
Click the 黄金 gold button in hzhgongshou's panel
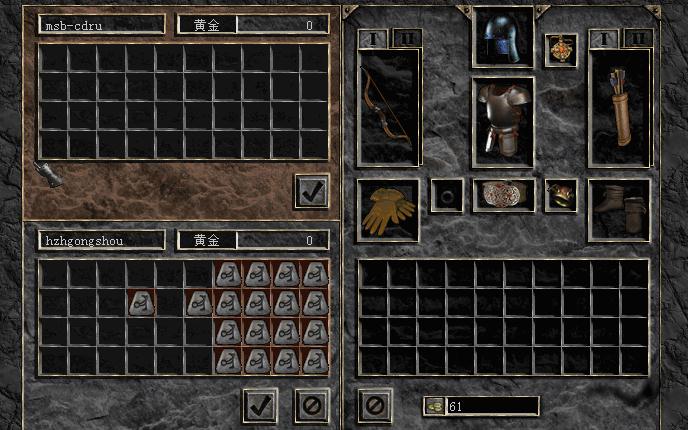[207, 240]
